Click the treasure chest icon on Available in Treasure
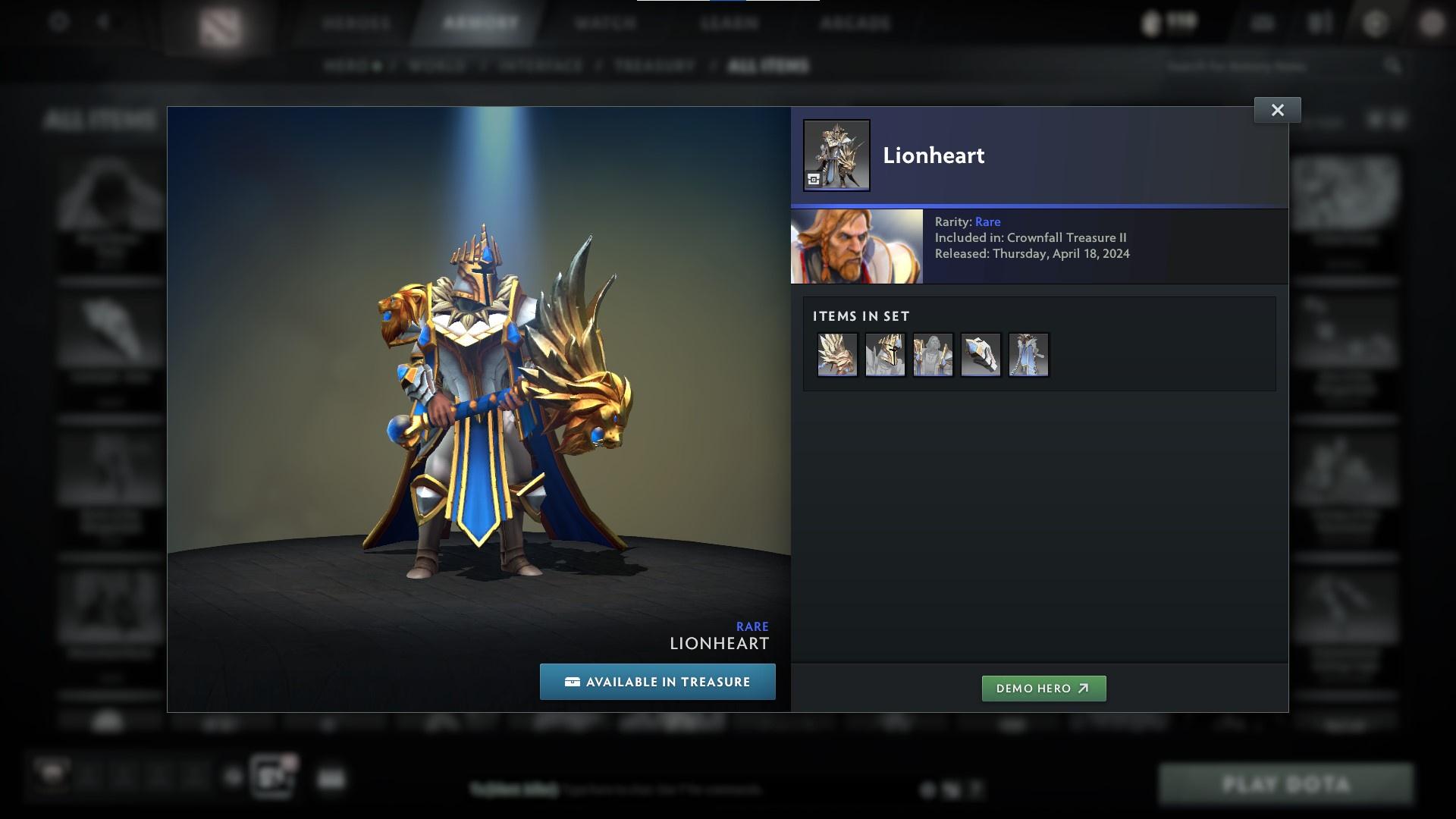Image resolution: width=1456 pixels, height=819 pixels. [573, 681]
